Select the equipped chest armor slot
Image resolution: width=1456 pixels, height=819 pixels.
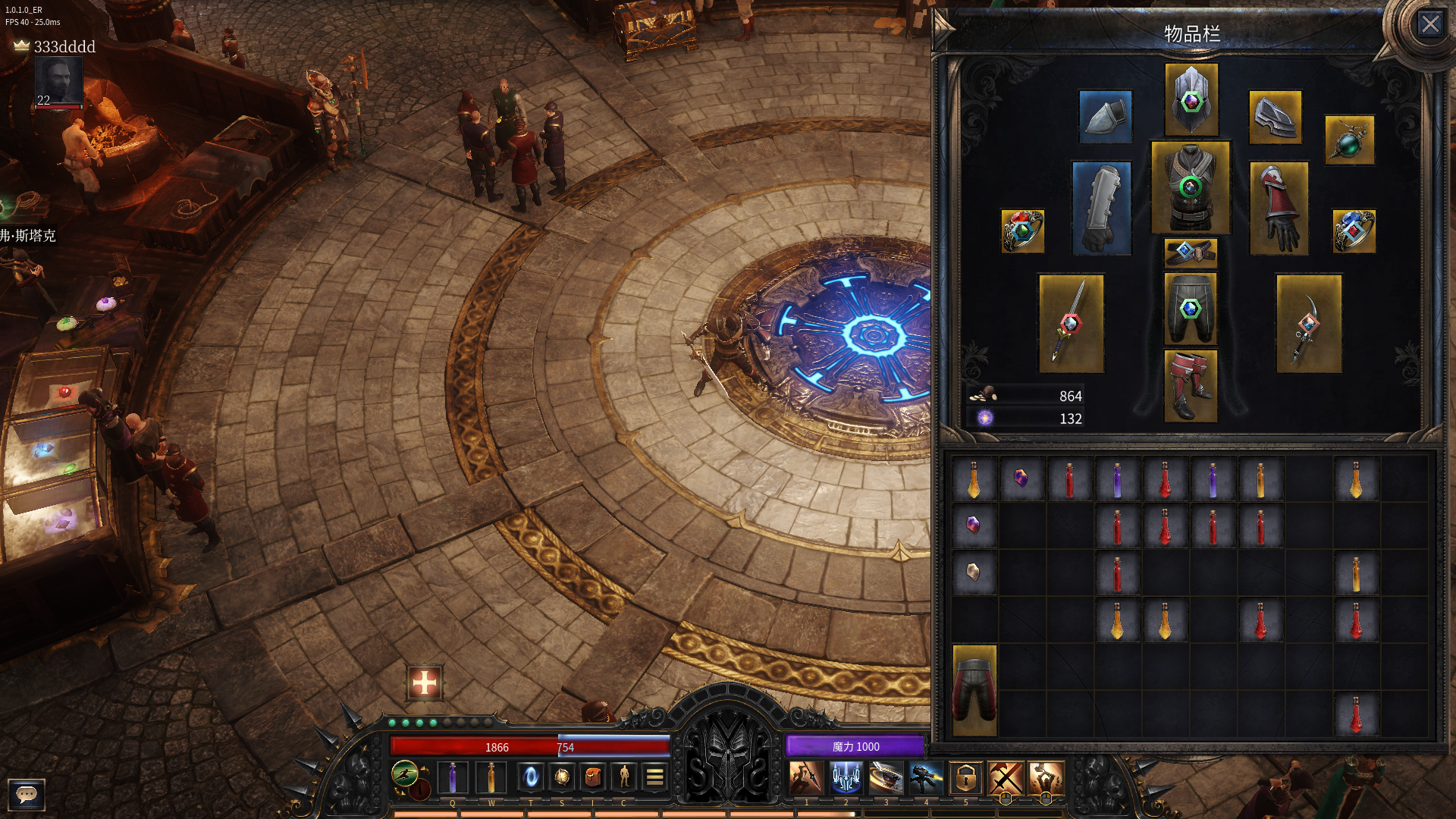pyautogui.click(x=1191, y=187)
